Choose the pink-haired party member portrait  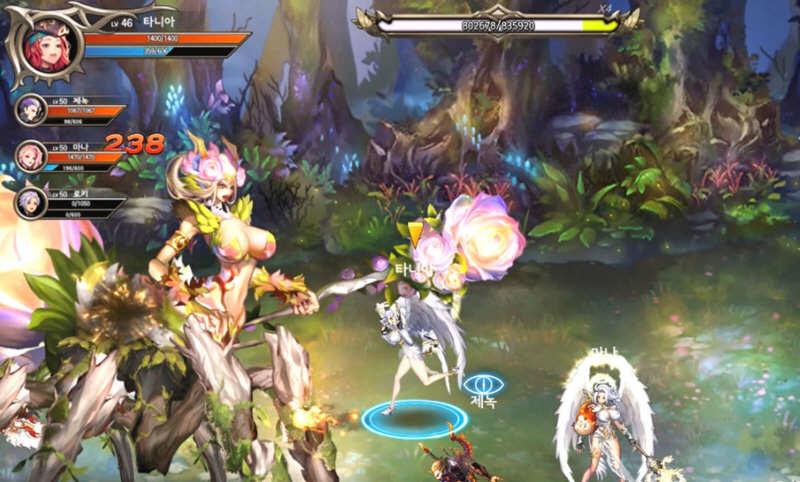(x=31, y=155)
